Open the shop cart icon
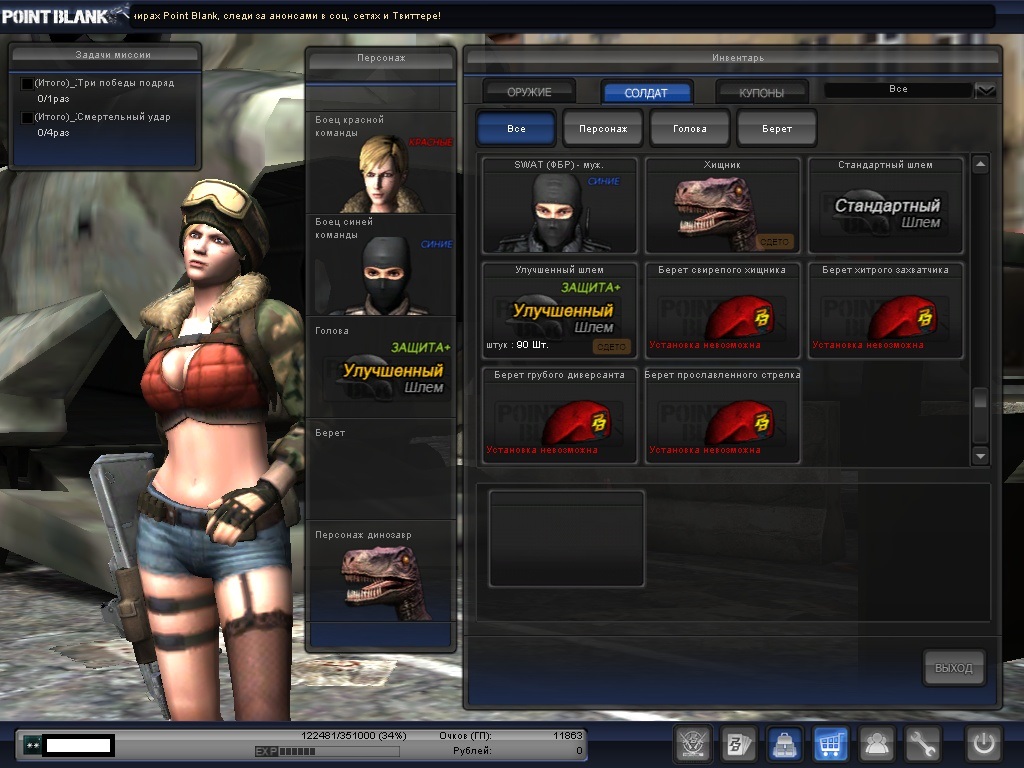The width and height of the screenshot is (1024, 768). point(829,744)
